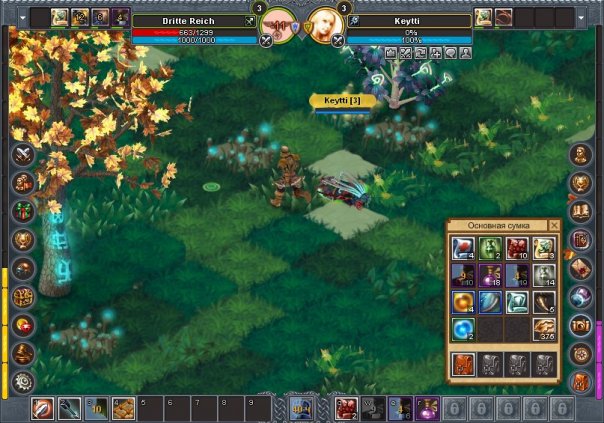This screenshot has height=423, width=604.
Task: Open the gear settings button on left sidebar
Action: 22,381
